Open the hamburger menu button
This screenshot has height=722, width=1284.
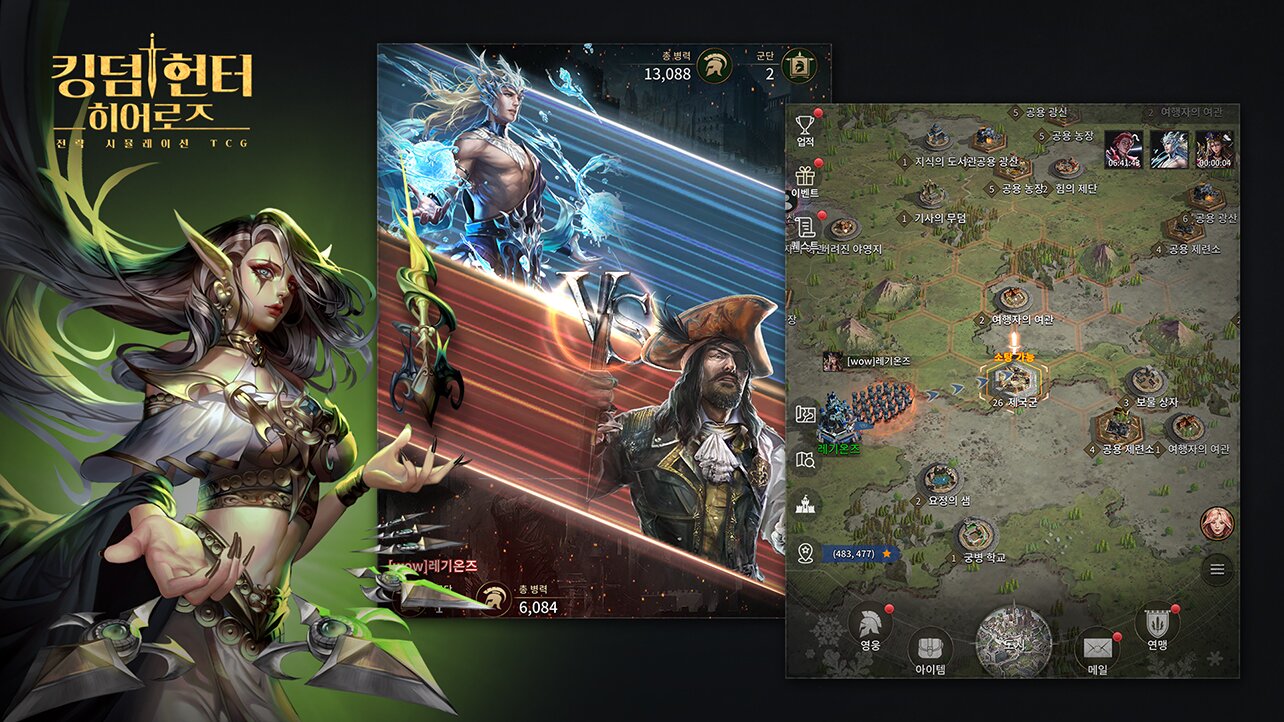(1217, 570)
